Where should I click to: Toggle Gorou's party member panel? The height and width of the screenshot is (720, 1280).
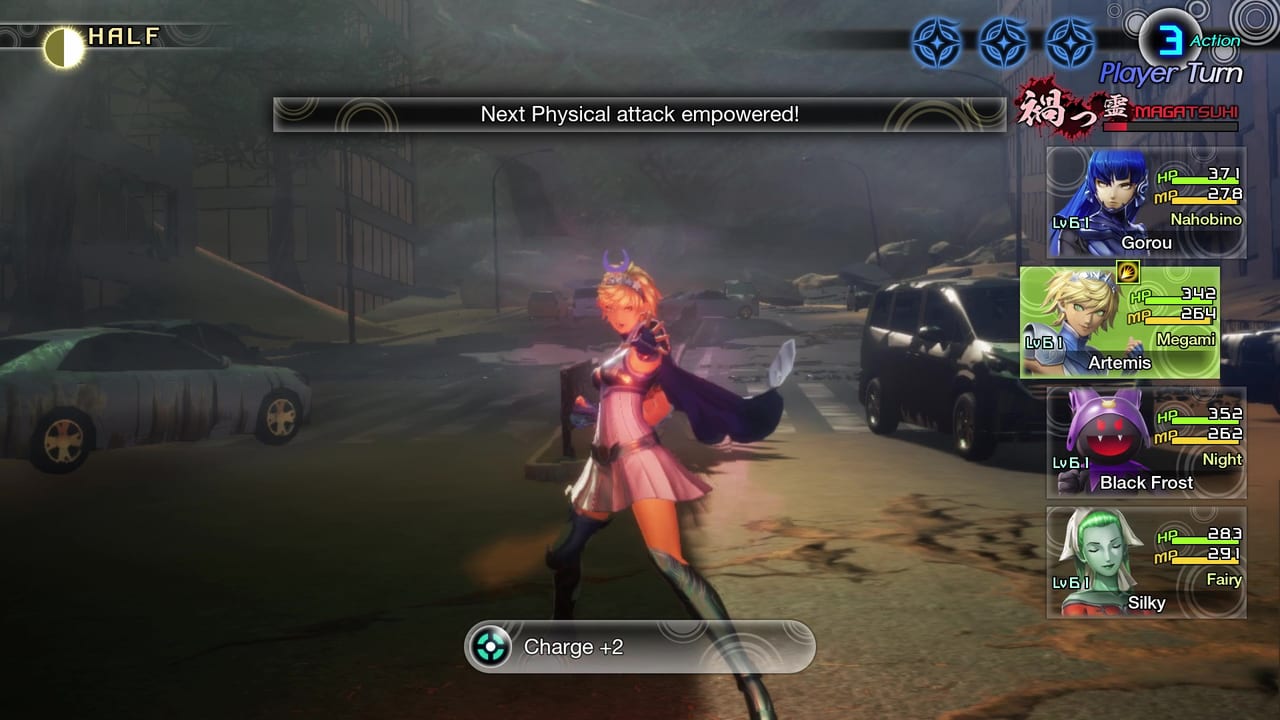[1146, 198]
